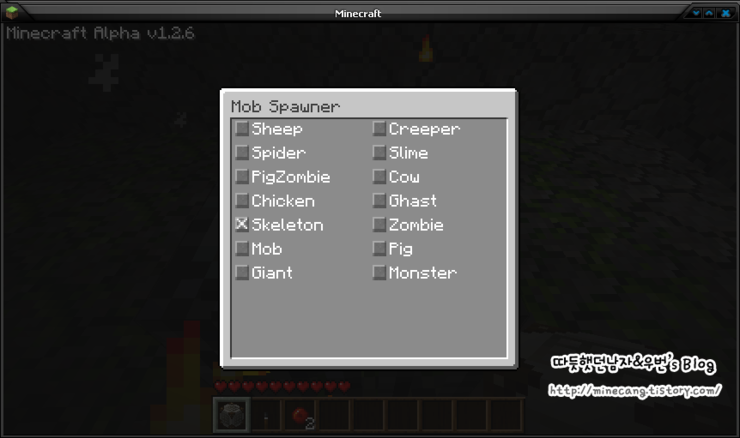Select the mob spawner hotbar slot

(x=232, y=414)
